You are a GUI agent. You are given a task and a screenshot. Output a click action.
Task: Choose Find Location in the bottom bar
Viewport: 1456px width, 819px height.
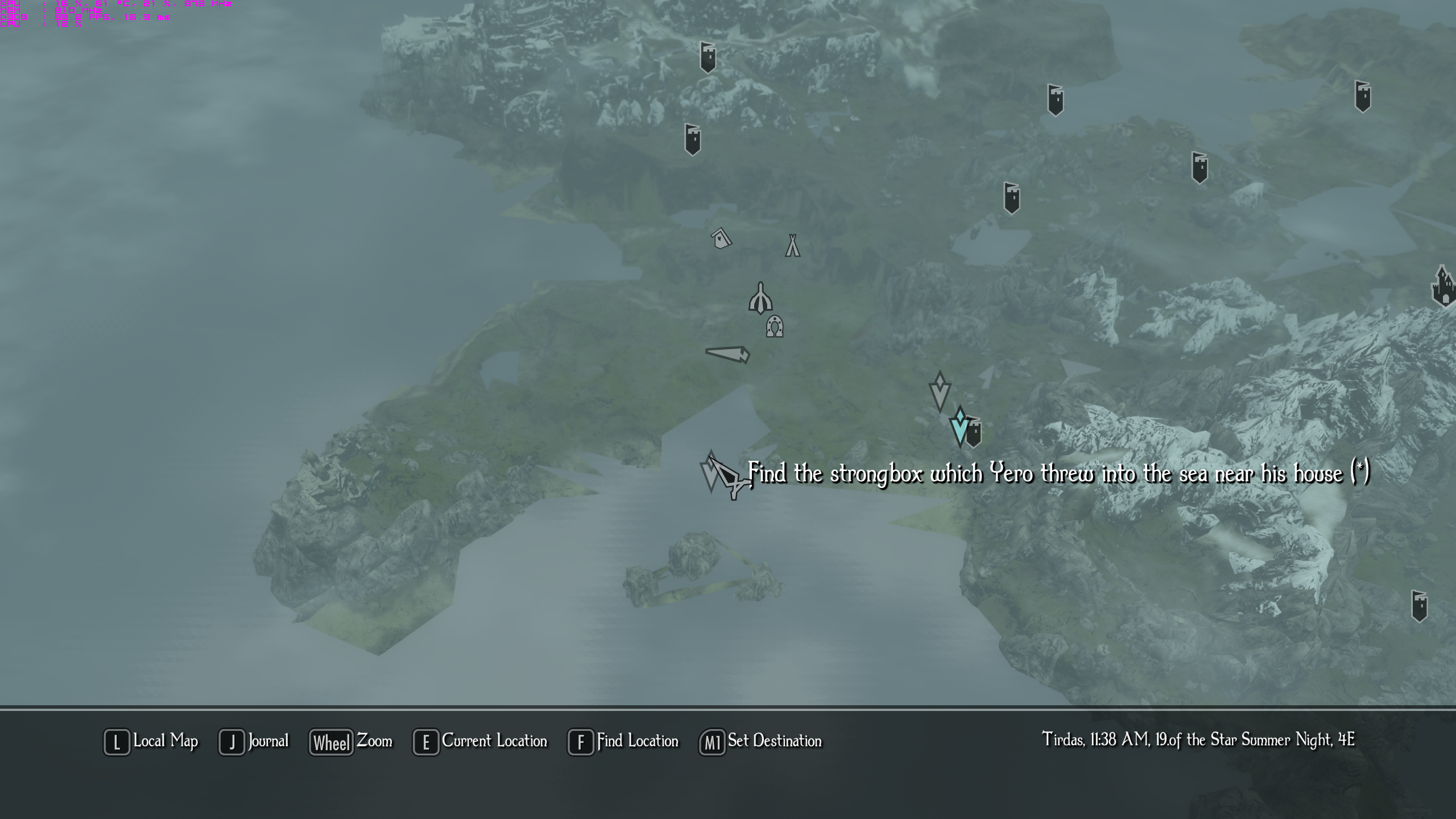click(x=624, y=742)
